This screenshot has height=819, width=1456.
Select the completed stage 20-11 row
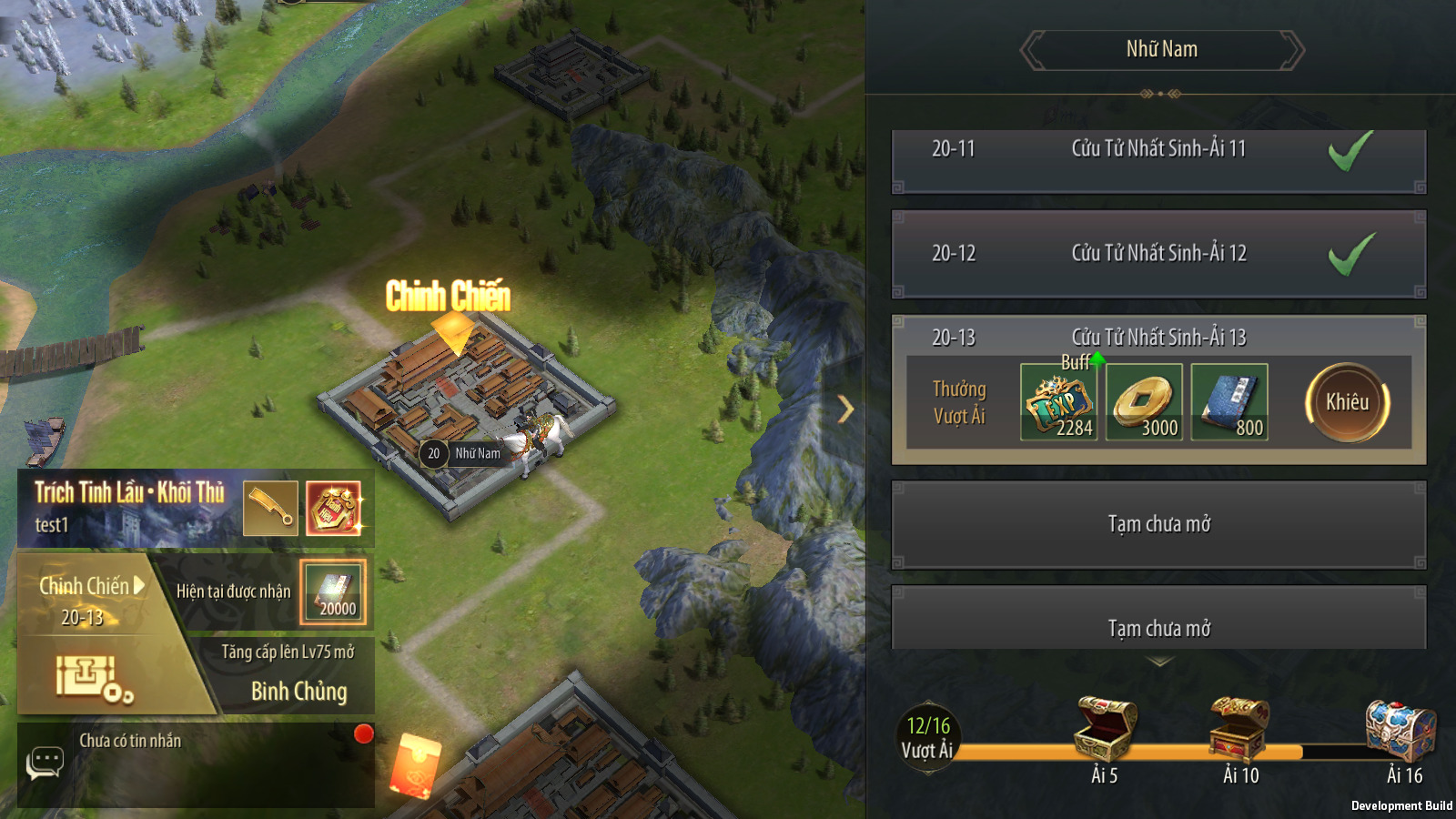1158,161
